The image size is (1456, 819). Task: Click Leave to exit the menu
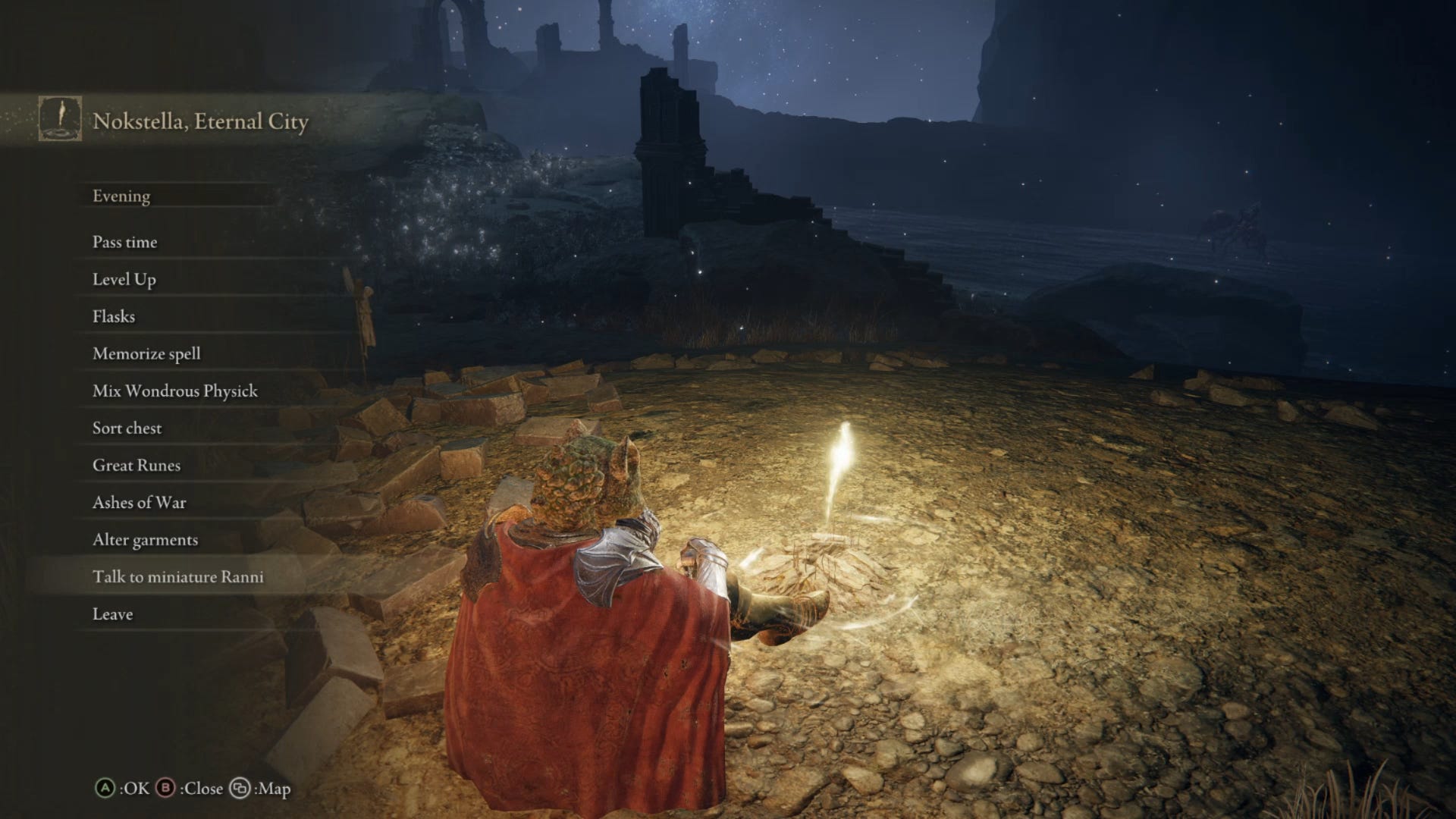coord(112,614)
